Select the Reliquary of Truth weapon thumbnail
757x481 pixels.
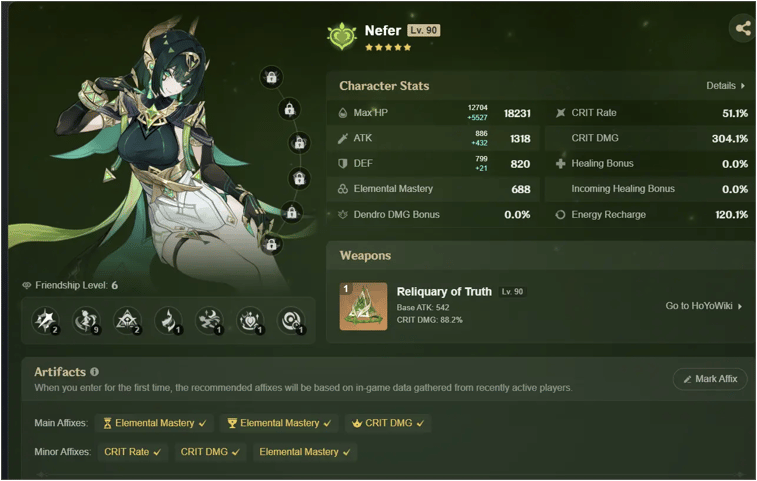(363, 306)
